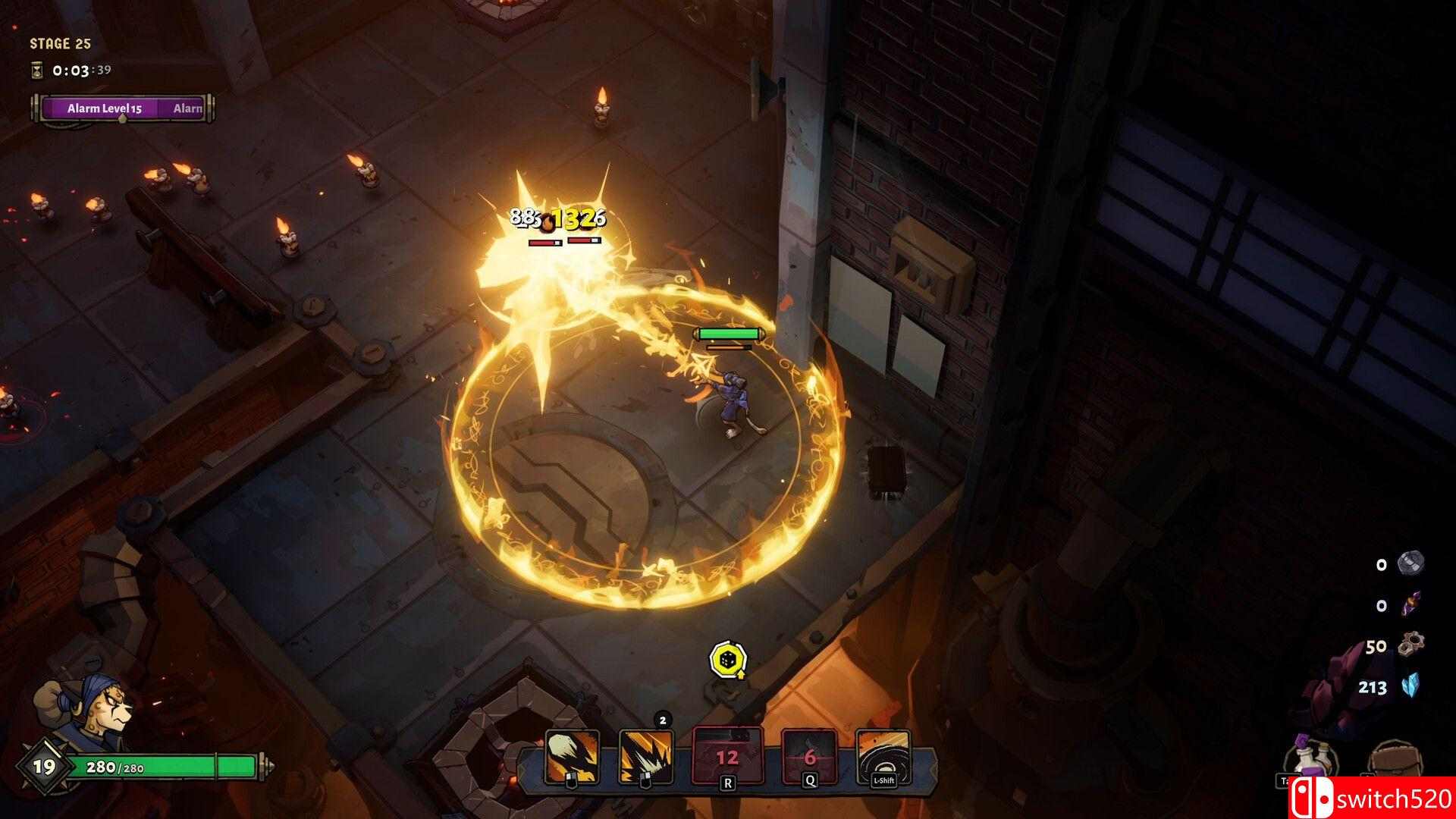Click the yellow dice pickup marker

729,659
